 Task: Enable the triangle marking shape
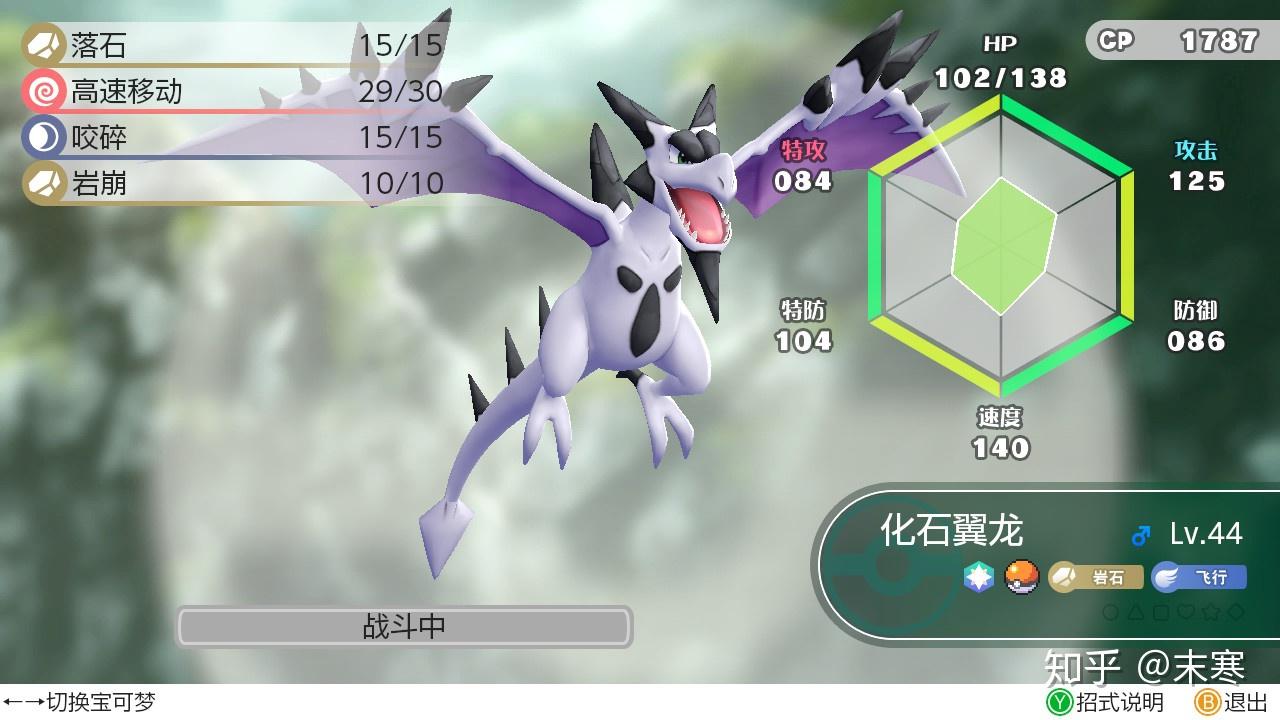(x=1135, y=612)
